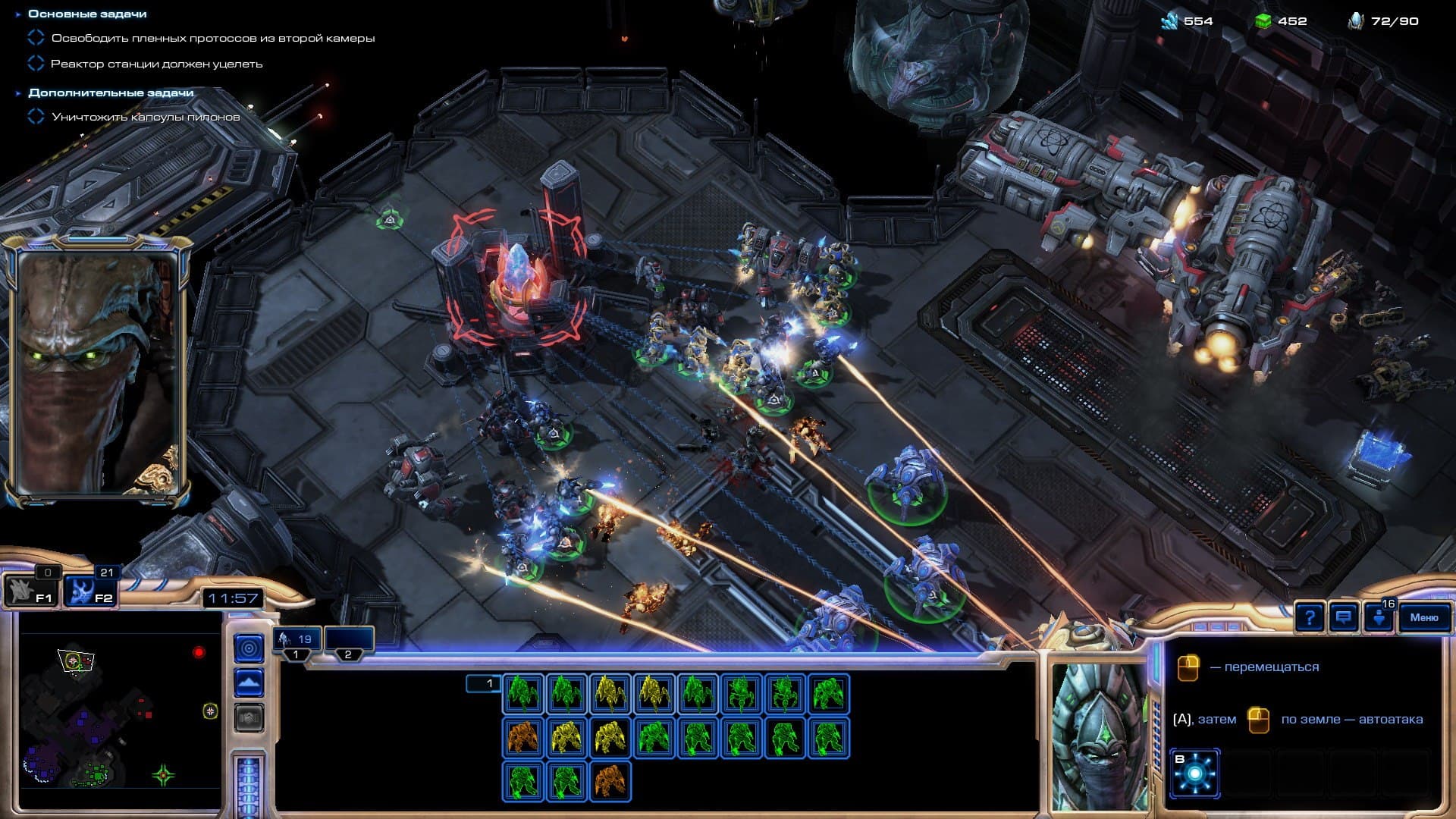
Task: Click the greyed handshake alliance button
Action: 249,717
